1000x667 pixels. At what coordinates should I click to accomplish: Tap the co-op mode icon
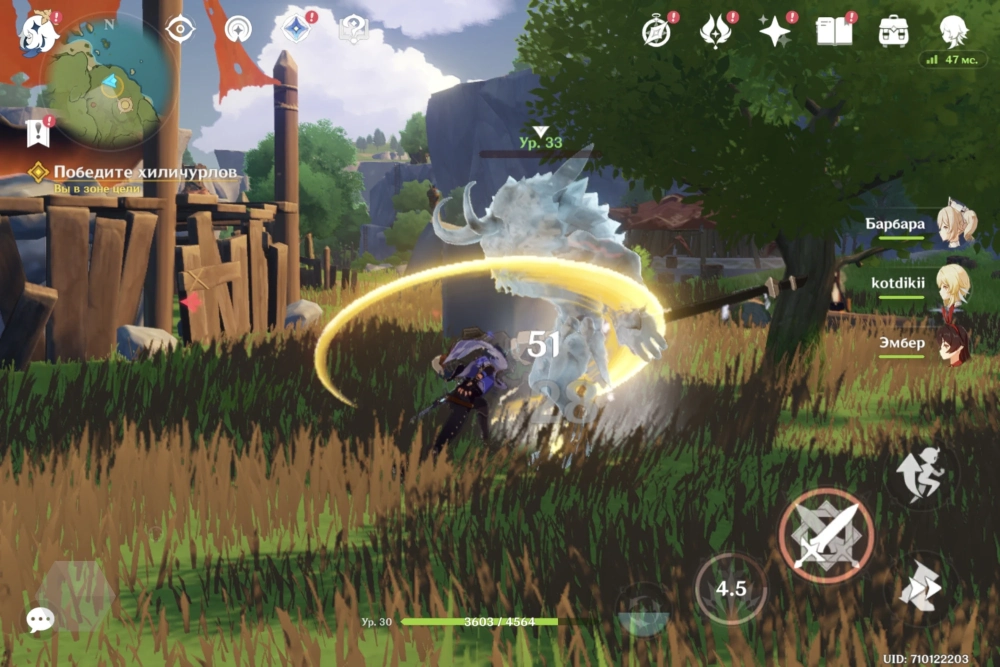coord(238,30)
